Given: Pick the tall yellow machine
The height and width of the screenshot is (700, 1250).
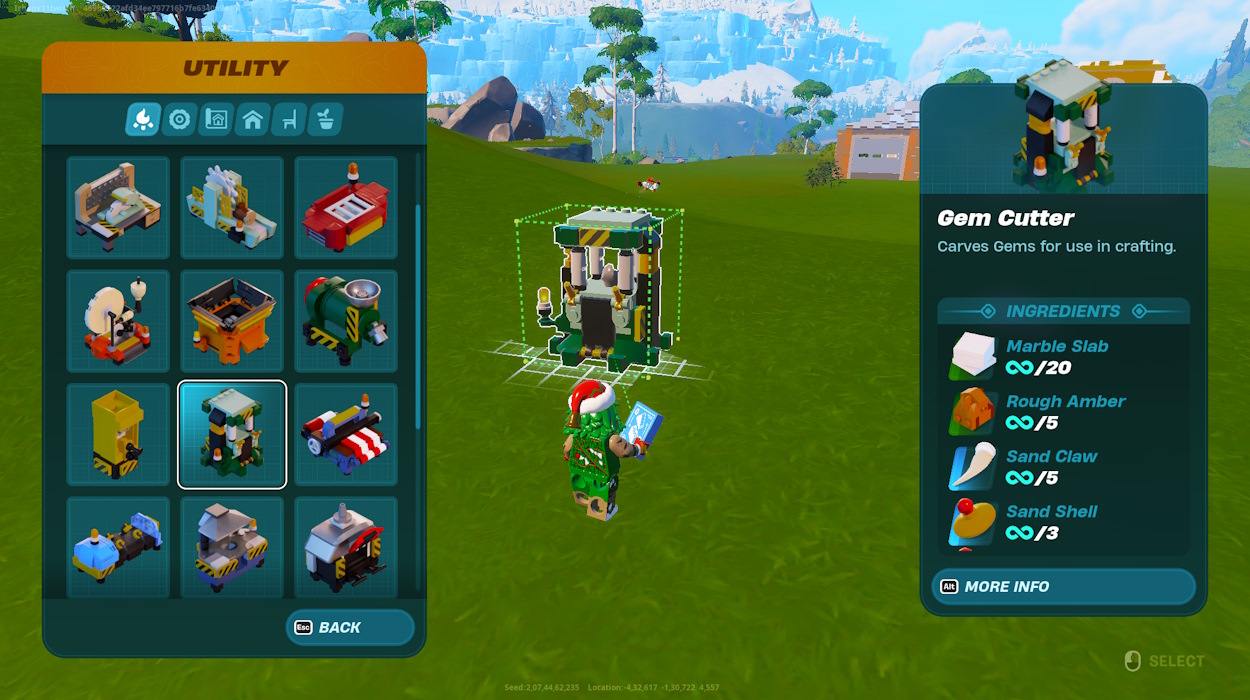Looking at the screenshot, I should coord(118,435).
